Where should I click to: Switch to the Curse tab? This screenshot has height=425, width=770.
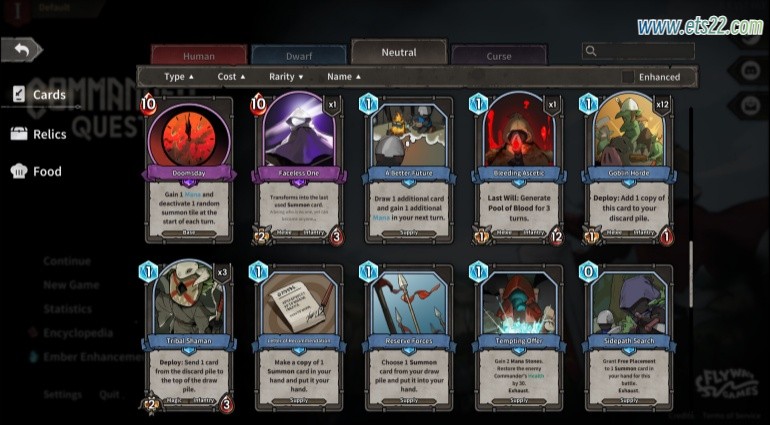click(x=498, y=56)
